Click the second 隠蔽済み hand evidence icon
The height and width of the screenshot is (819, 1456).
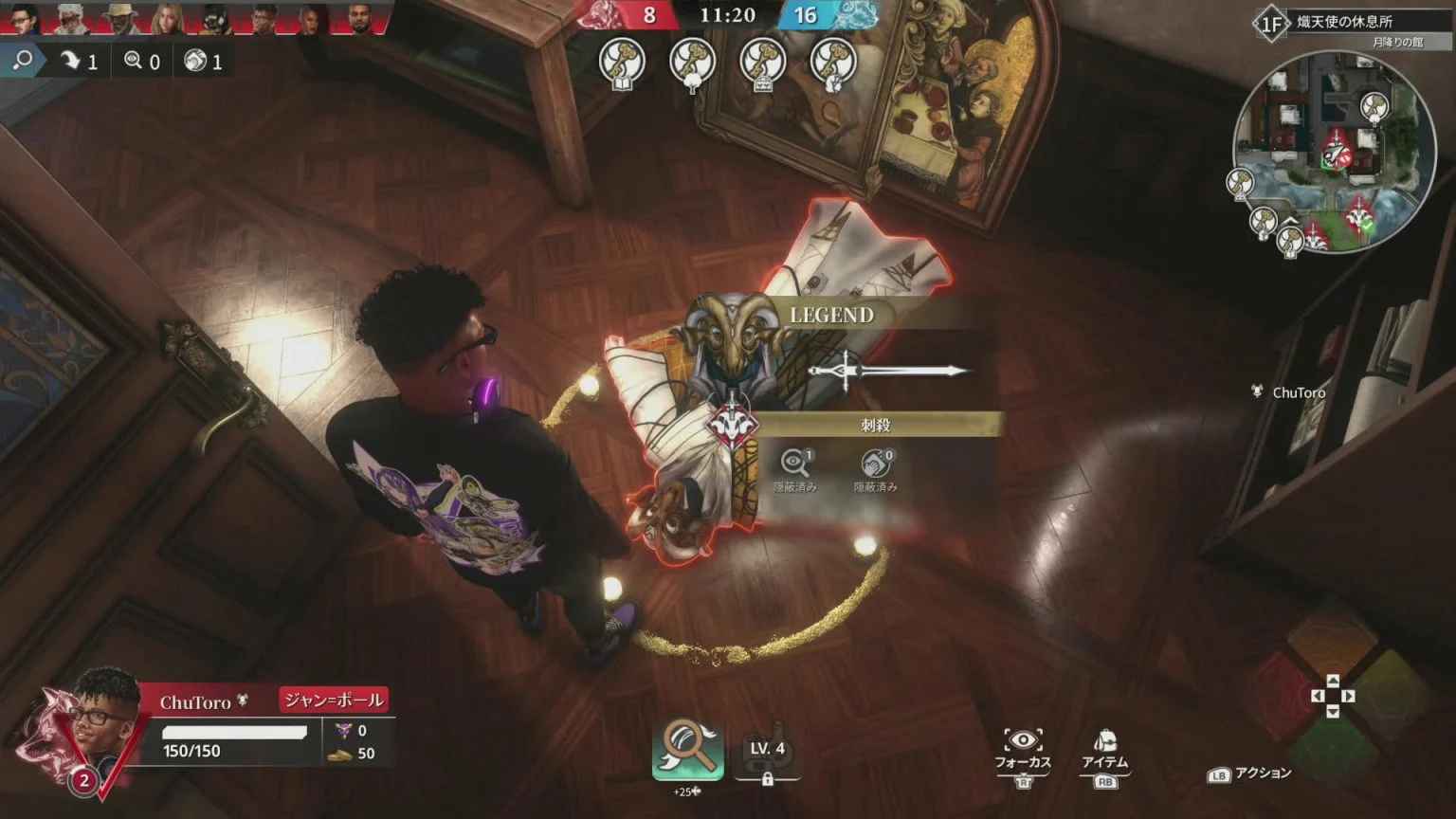[x=875, y=463]
